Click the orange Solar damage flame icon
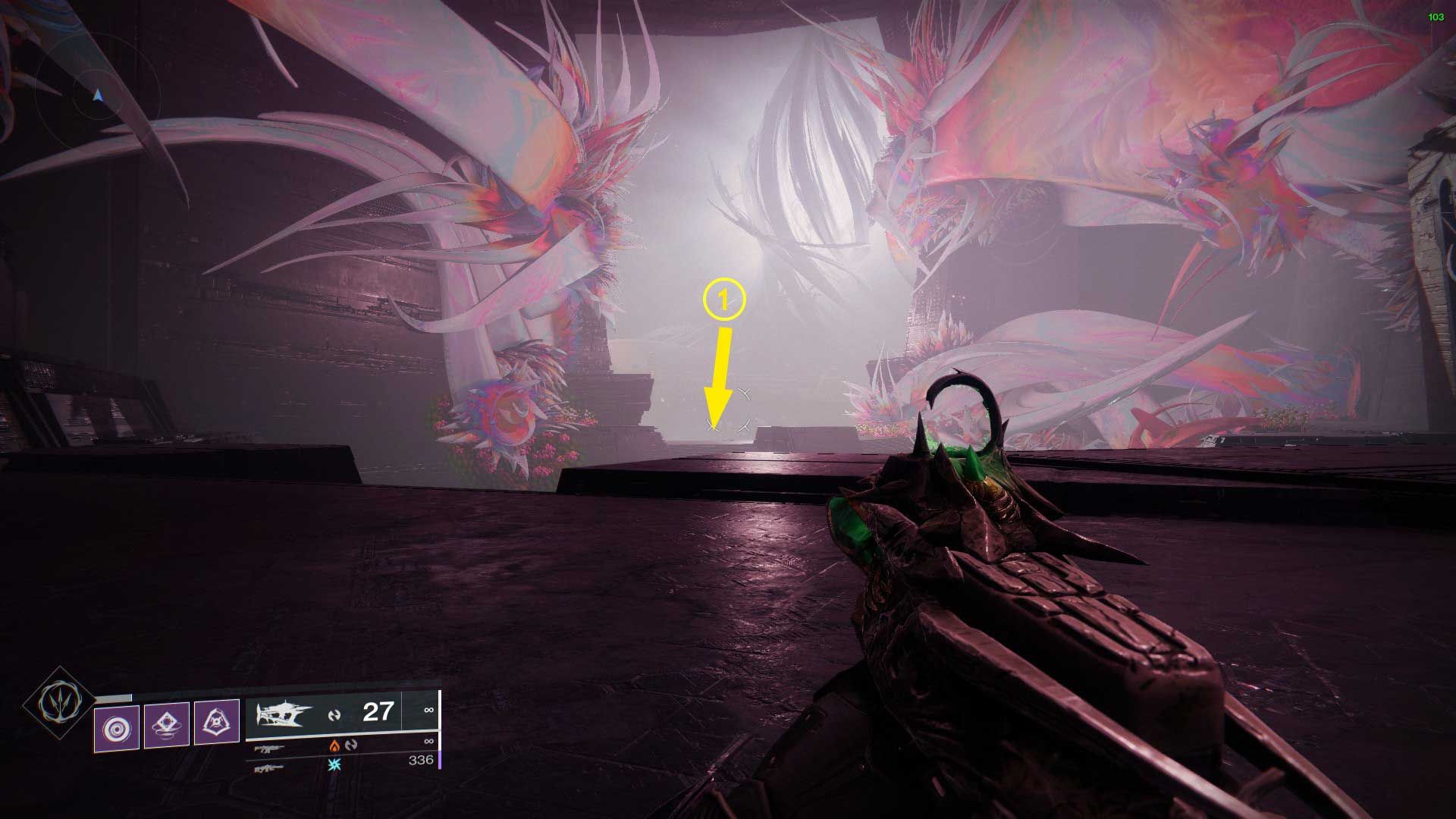1456x819 pixels. (x=335, y=745)
